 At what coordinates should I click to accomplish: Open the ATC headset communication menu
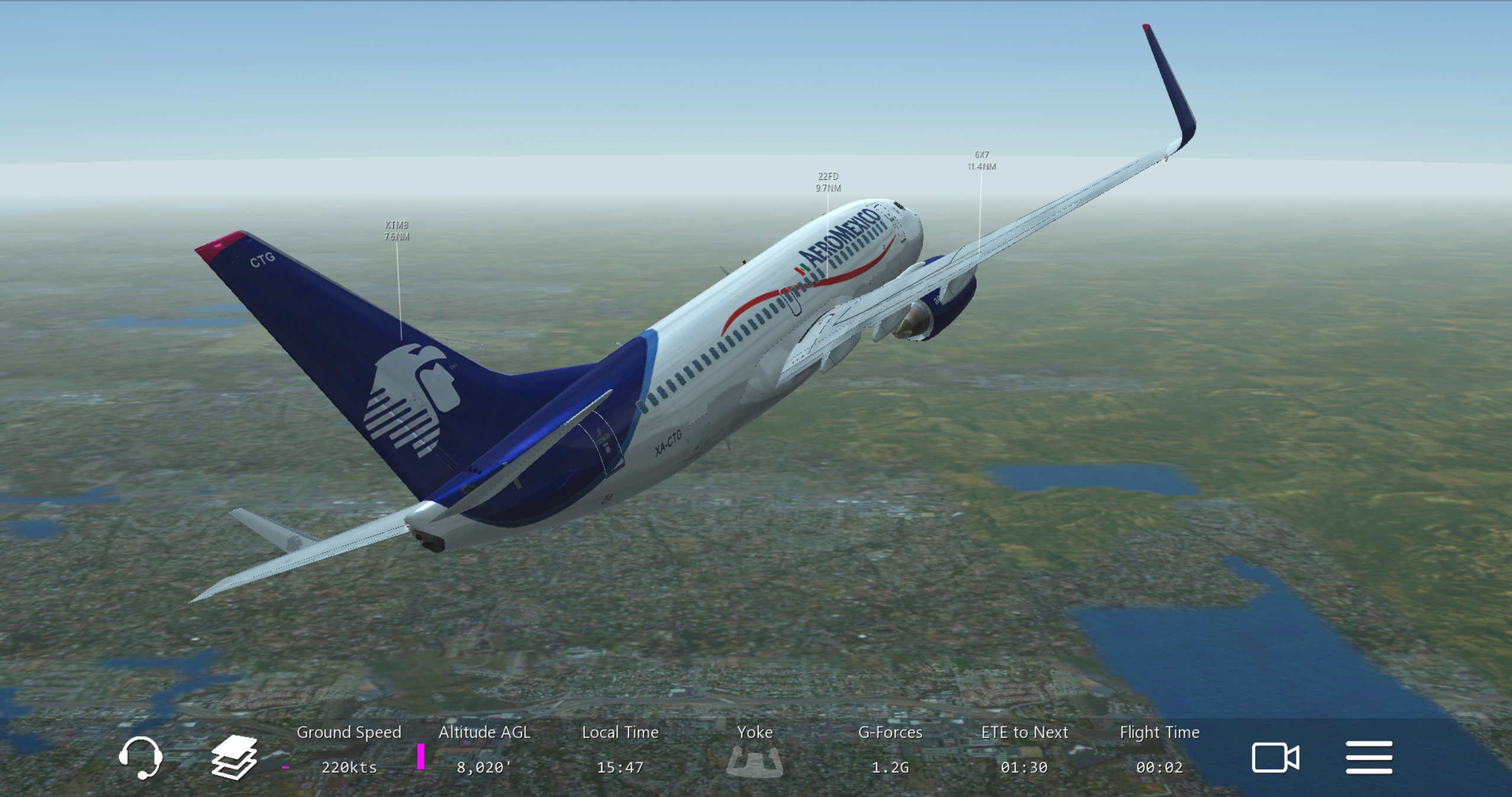(141, 757)
